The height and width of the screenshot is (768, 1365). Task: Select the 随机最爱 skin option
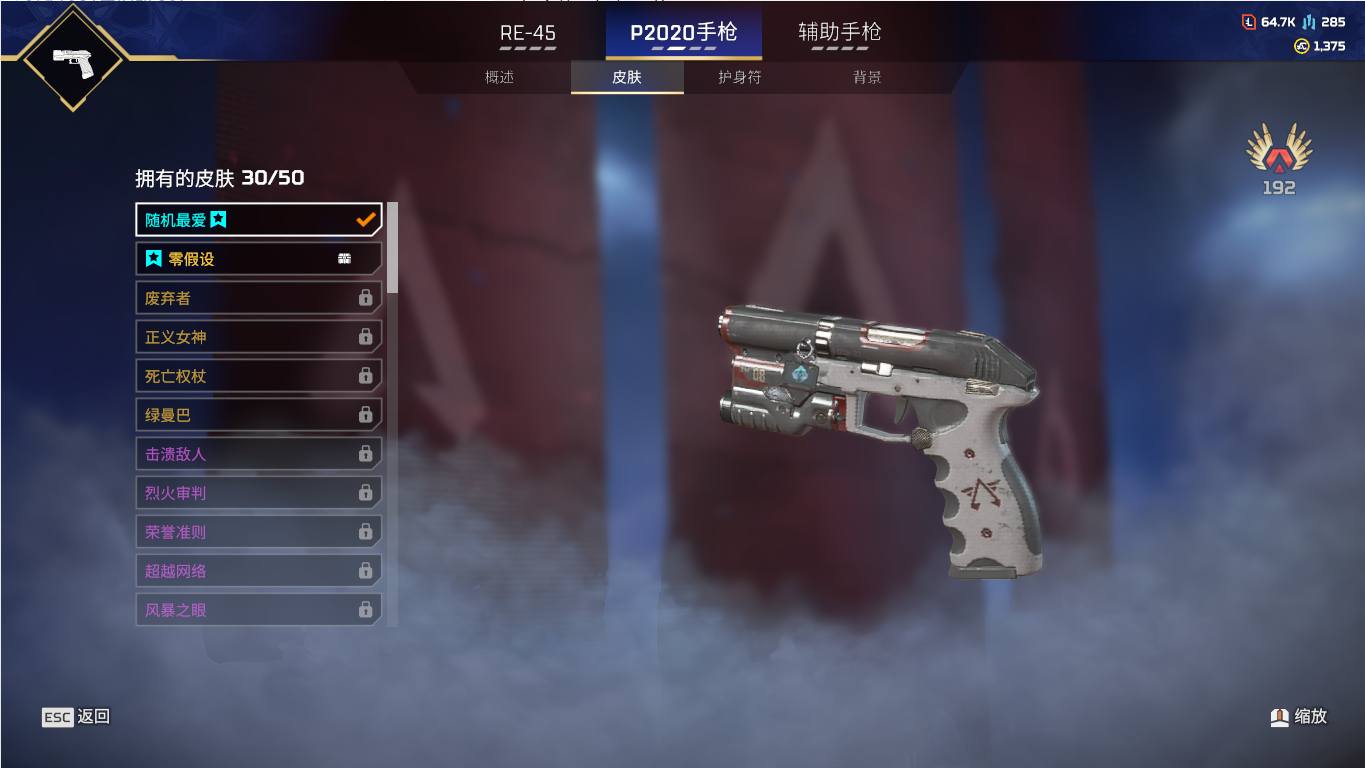[258, 220]
